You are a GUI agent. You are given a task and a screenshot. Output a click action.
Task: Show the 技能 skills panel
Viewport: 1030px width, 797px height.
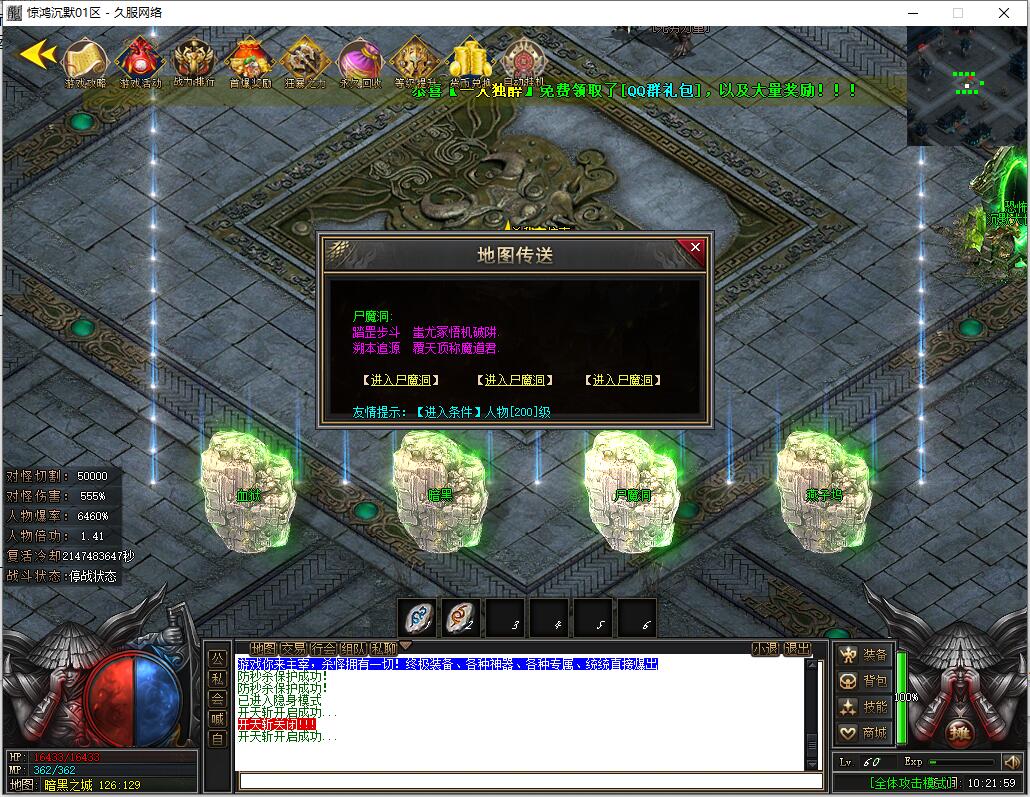coord(864,707)
